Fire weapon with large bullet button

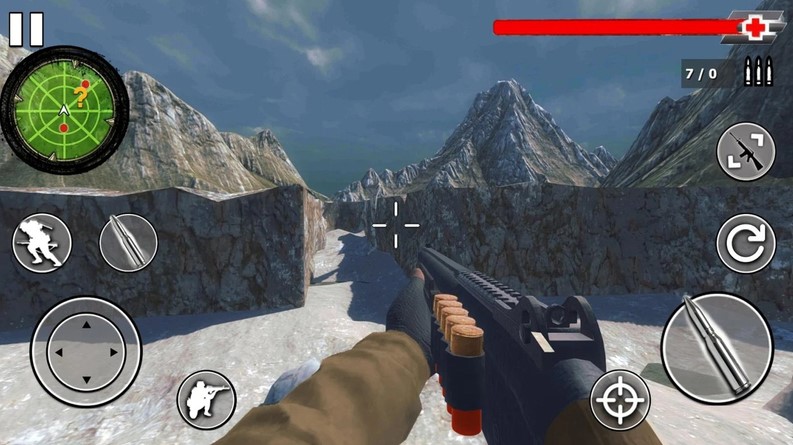tap(716, 348)
